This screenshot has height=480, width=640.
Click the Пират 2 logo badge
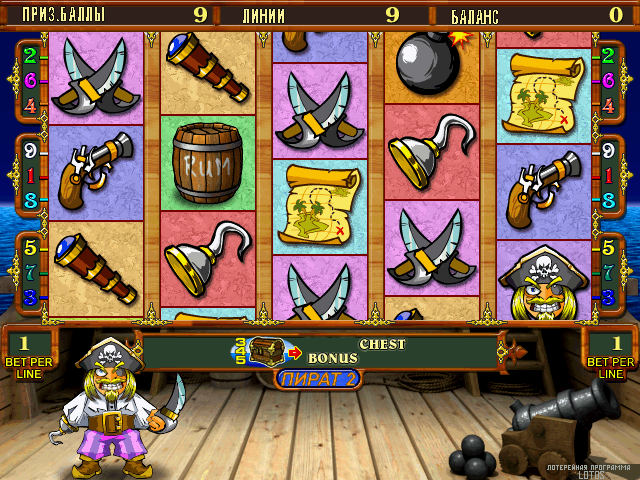[318, 379]
